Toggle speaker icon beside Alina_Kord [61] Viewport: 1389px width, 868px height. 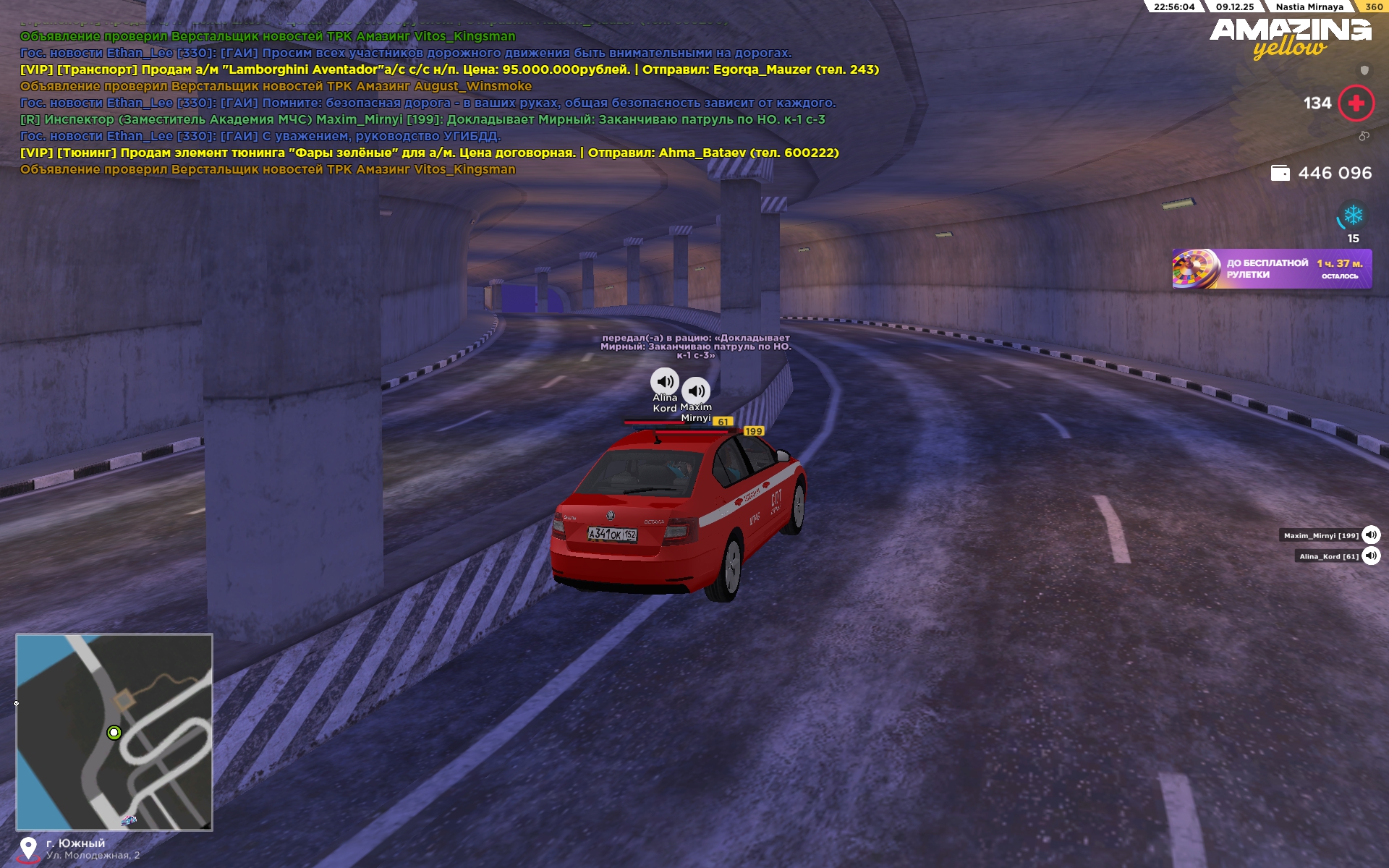point(1371,556)
